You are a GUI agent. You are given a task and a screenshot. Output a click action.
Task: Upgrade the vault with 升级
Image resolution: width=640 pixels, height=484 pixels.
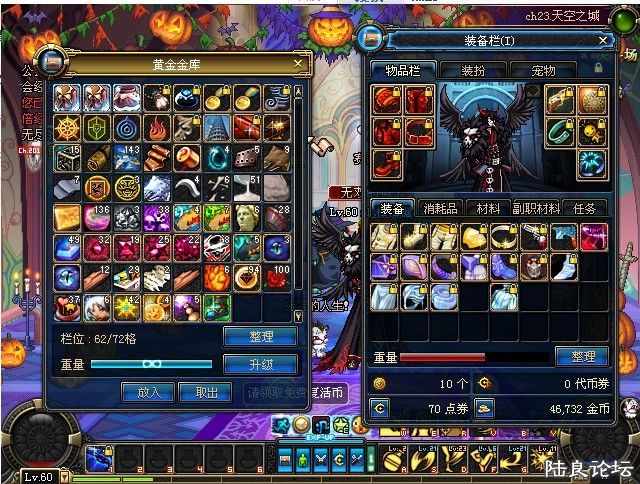pos(259,364)
